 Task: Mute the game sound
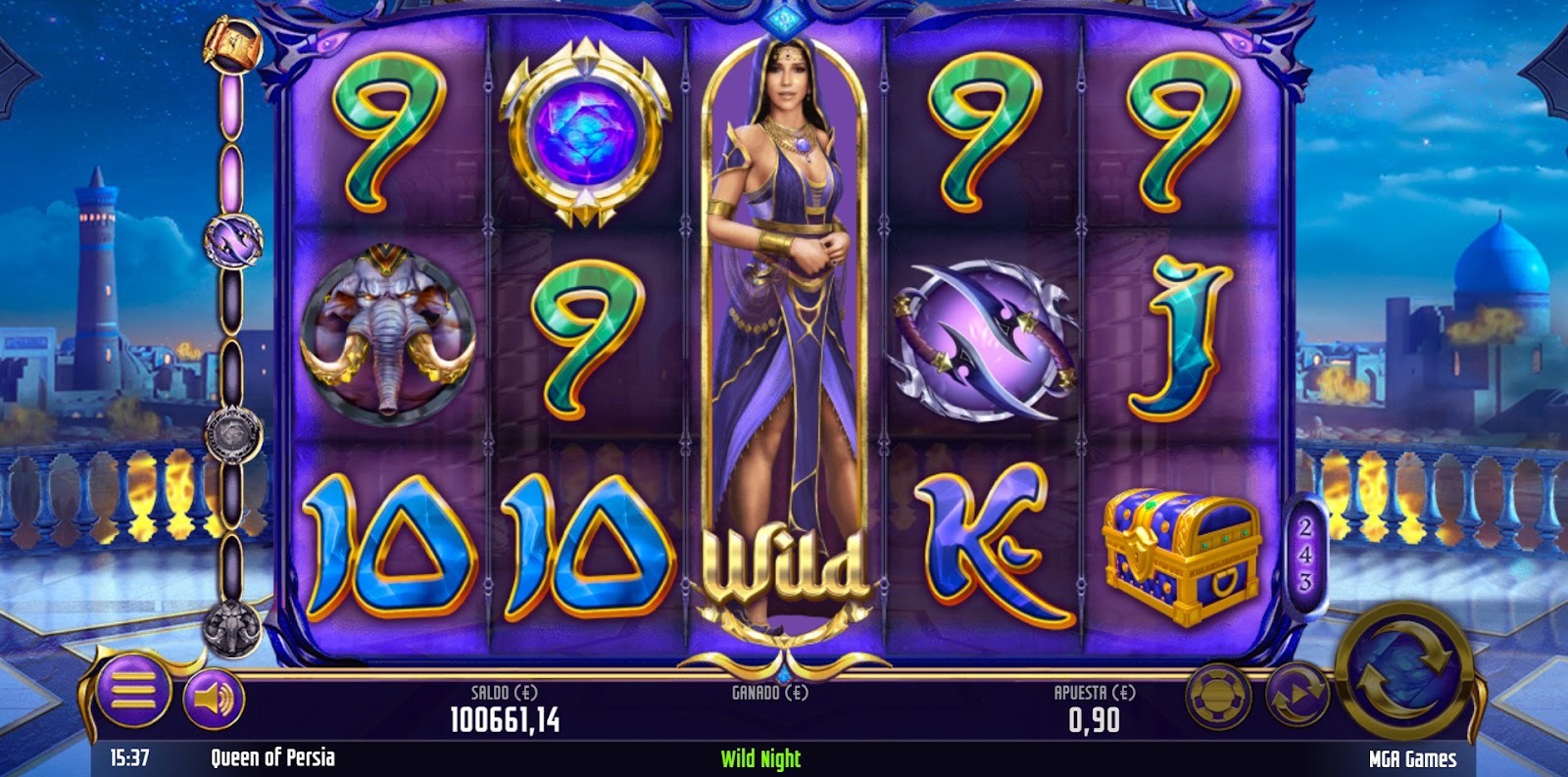point(209,697)
